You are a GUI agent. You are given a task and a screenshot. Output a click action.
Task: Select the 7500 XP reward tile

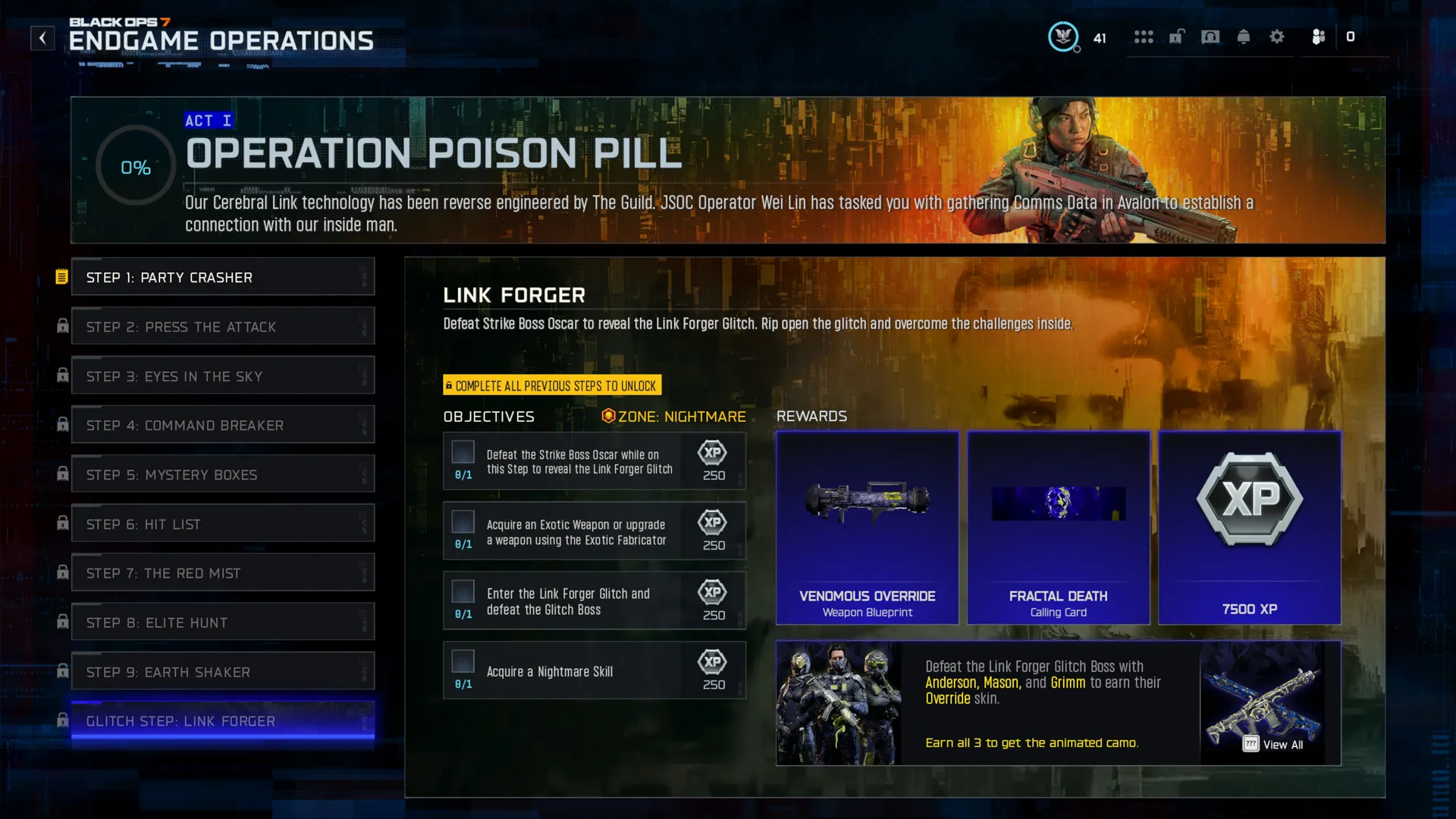pos(1249,528)
